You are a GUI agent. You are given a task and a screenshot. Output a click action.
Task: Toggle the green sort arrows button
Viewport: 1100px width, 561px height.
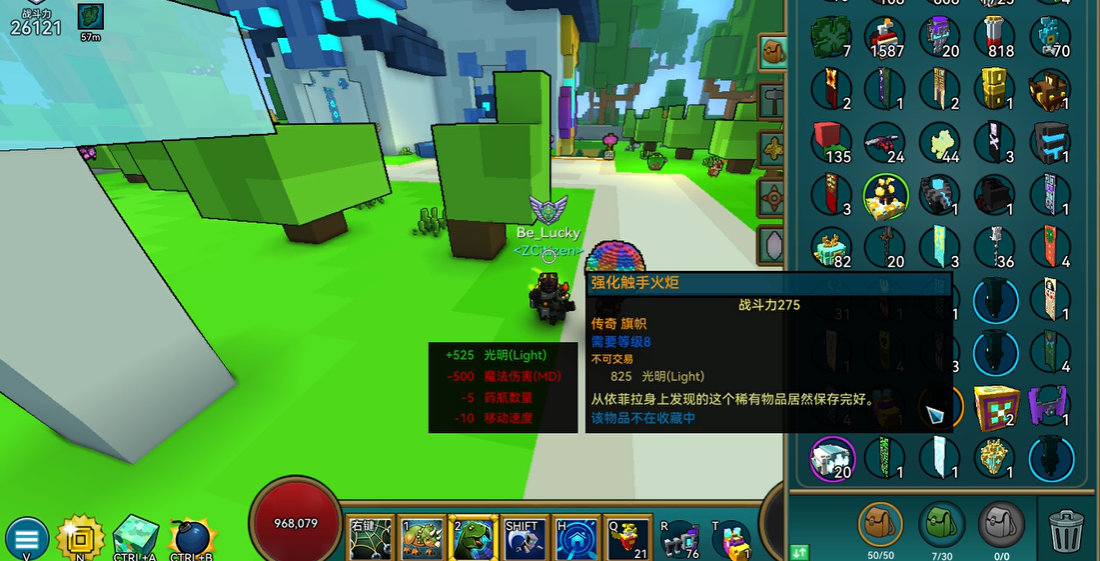pyautogui.click(x=799, y=551)
